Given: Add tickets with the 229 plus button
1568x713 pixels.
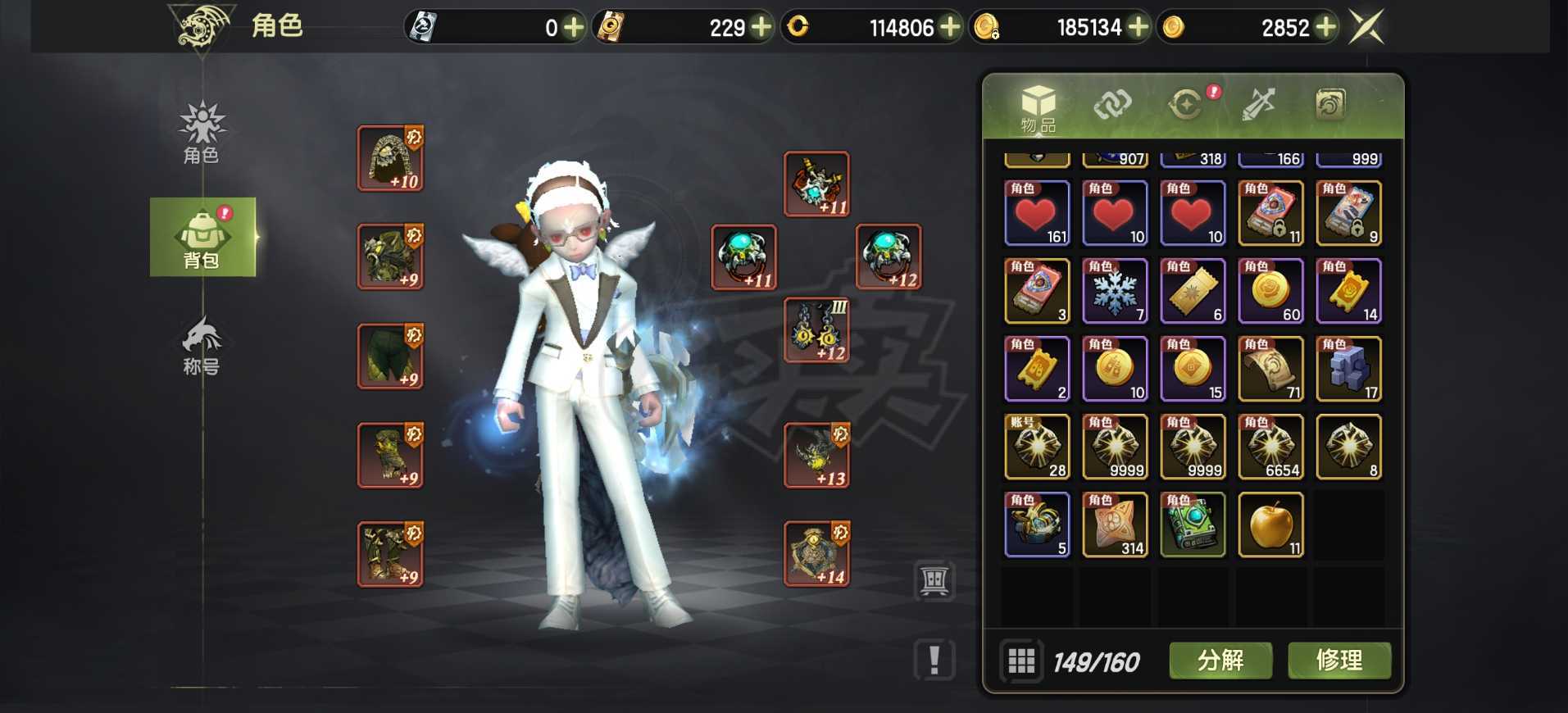Looking at the screenshot, I should click(761, 28).
